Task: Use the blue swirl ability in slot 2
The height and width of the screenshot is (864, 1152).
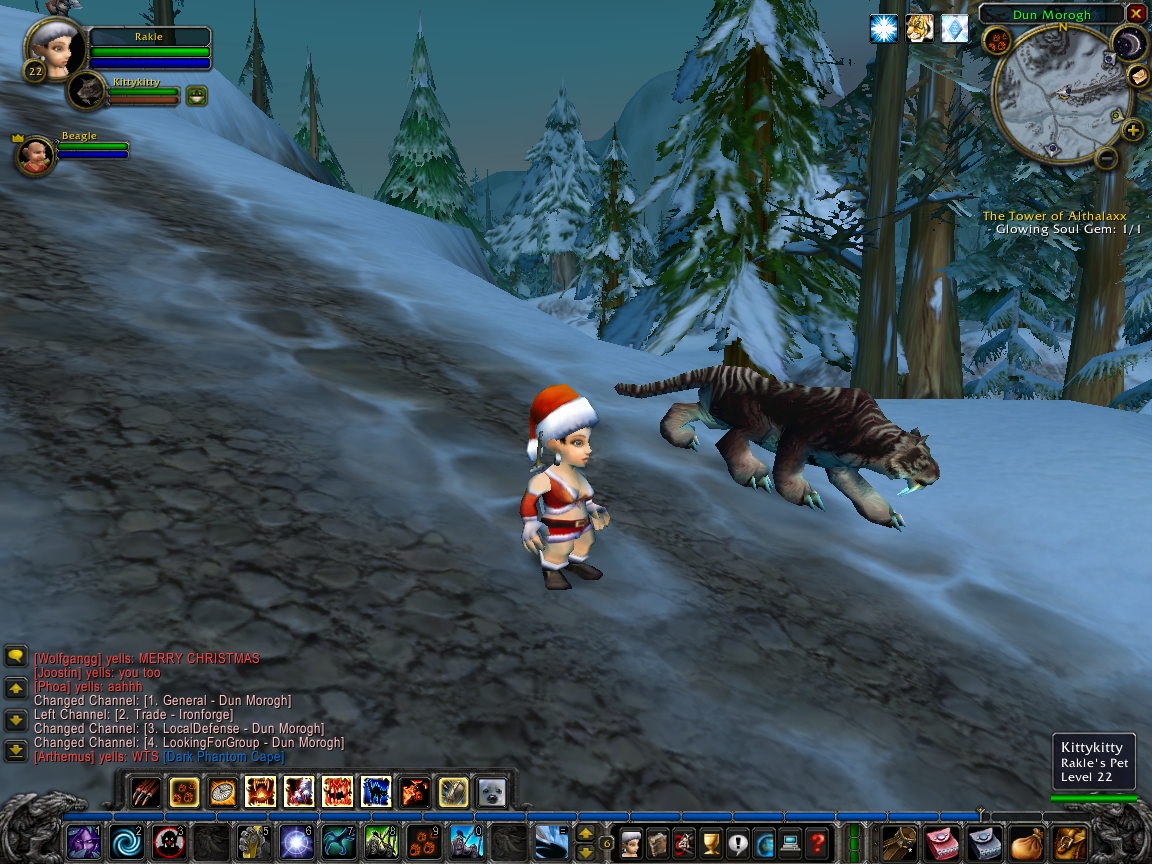Action: 126,842
